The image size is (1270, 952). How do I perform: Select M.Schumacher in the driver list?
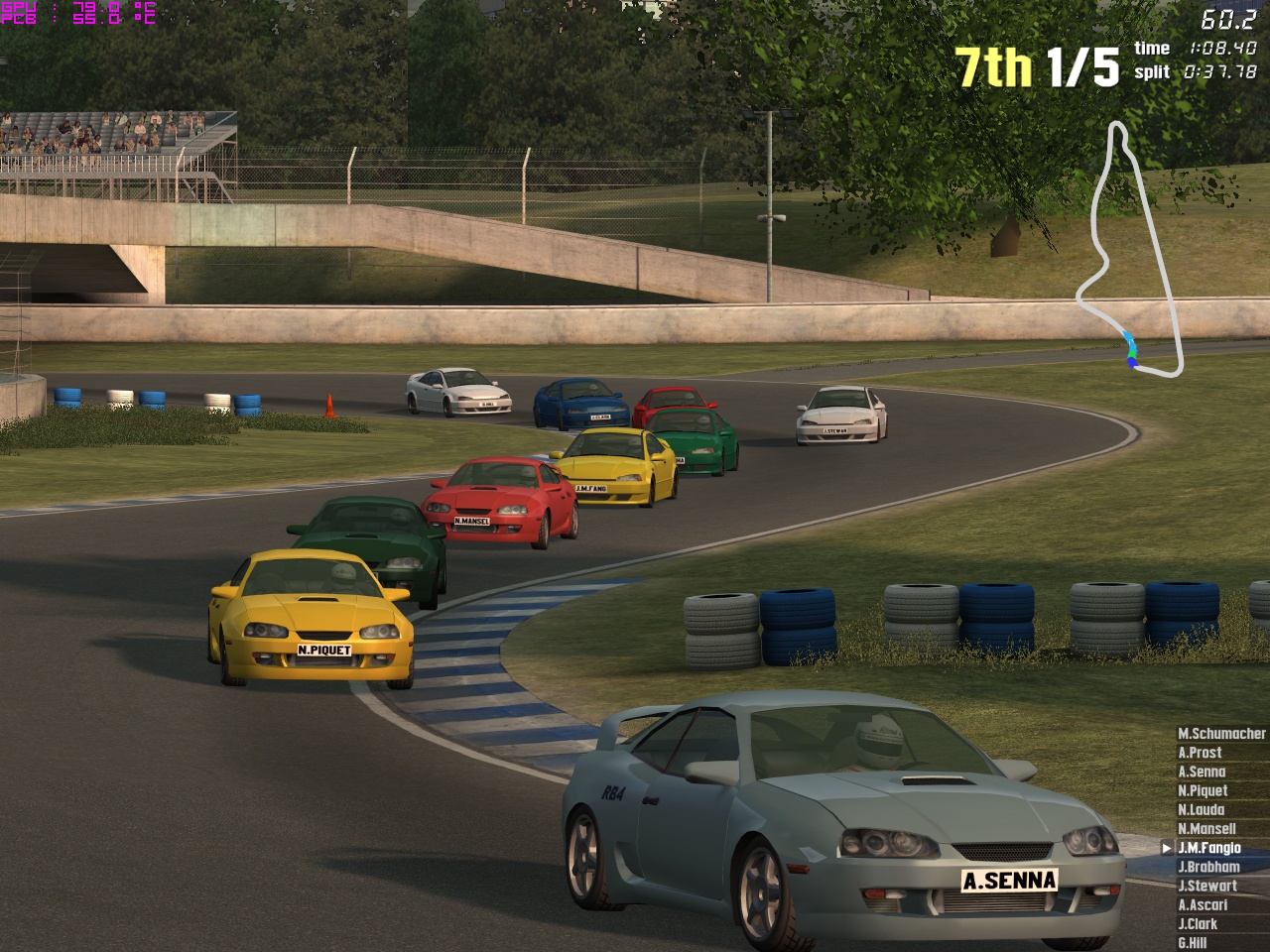coord(1221,734)
